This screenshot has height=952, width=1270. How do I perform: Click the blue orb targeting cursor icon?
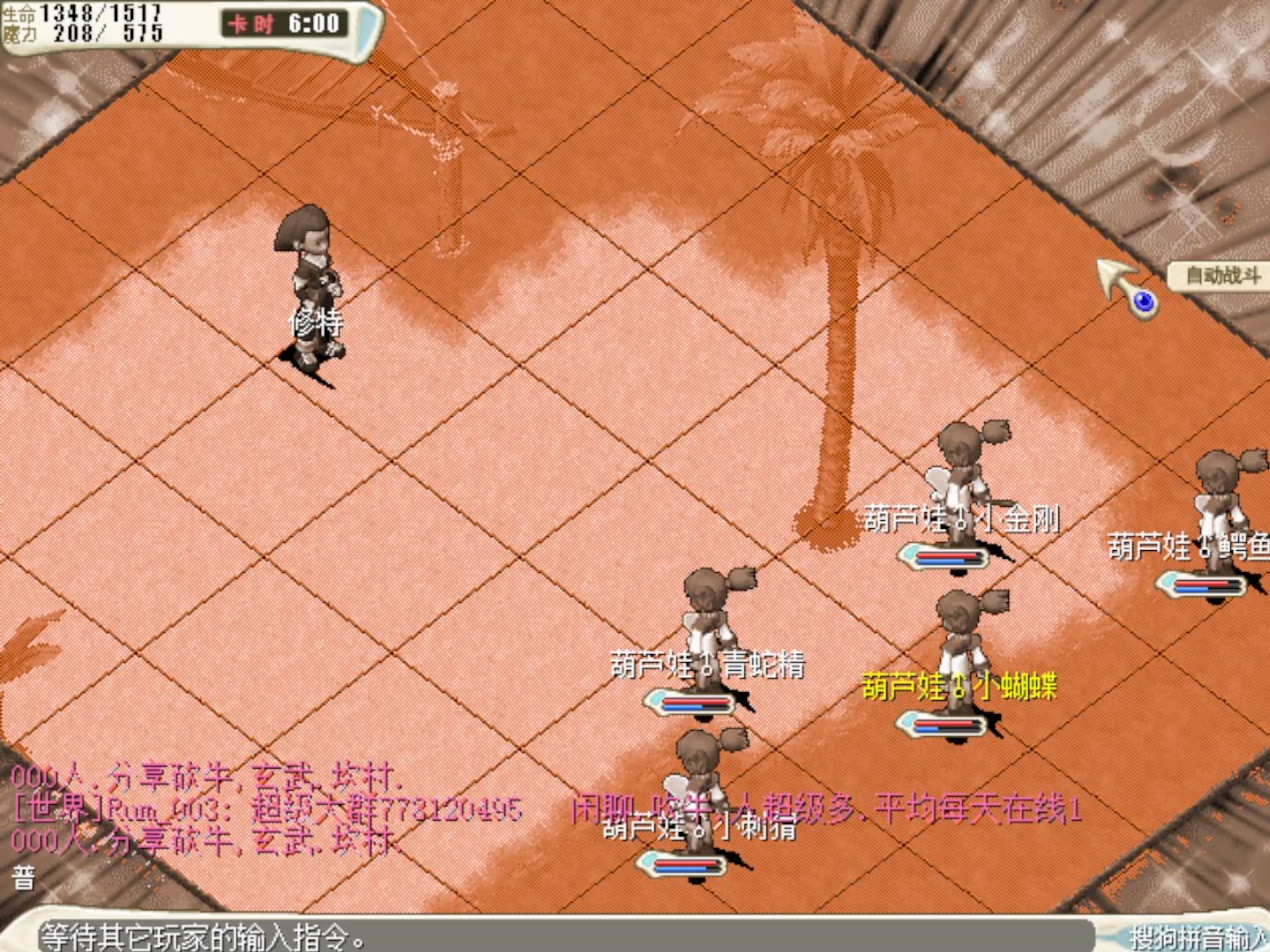(x=1141, y=301)
